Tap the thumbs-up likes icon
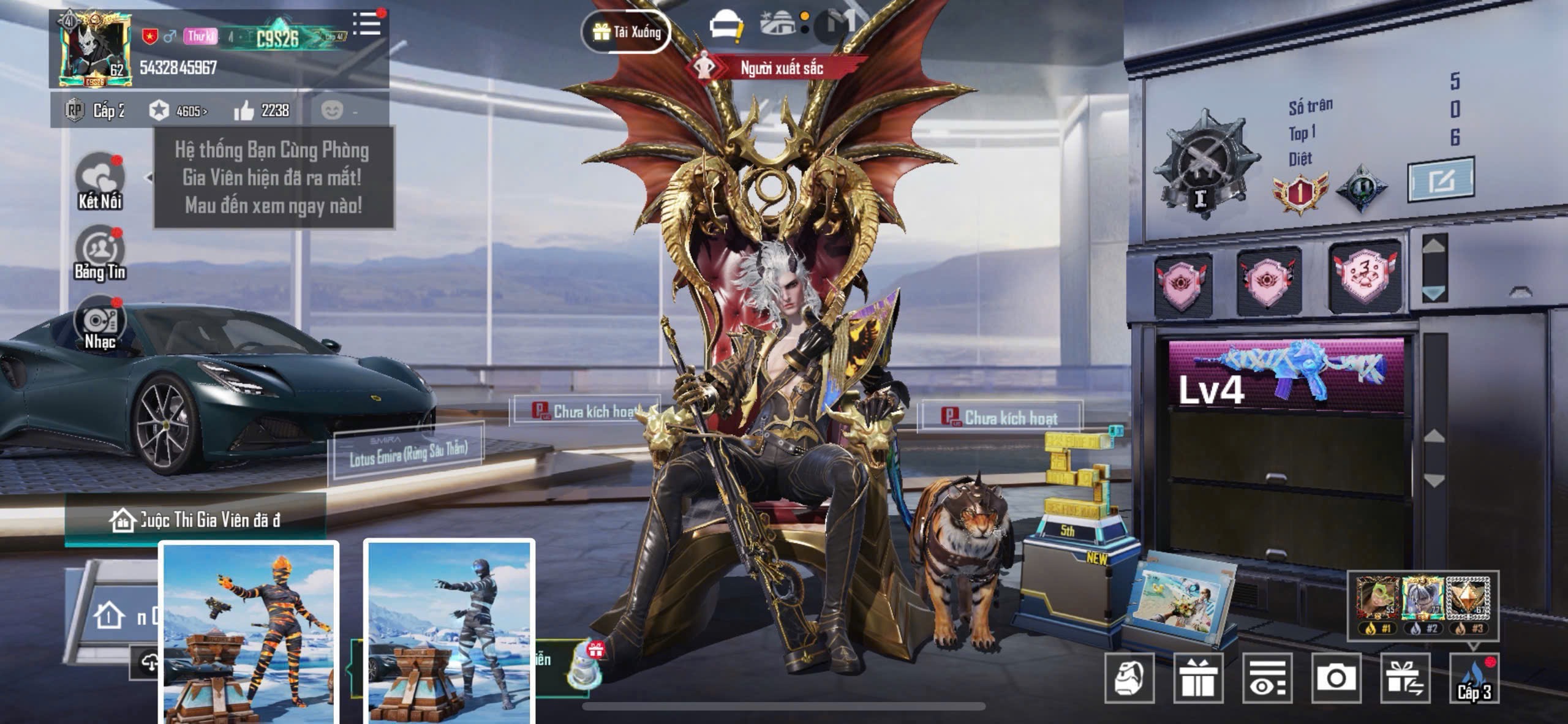The image size is (1568, 724). 244,111
